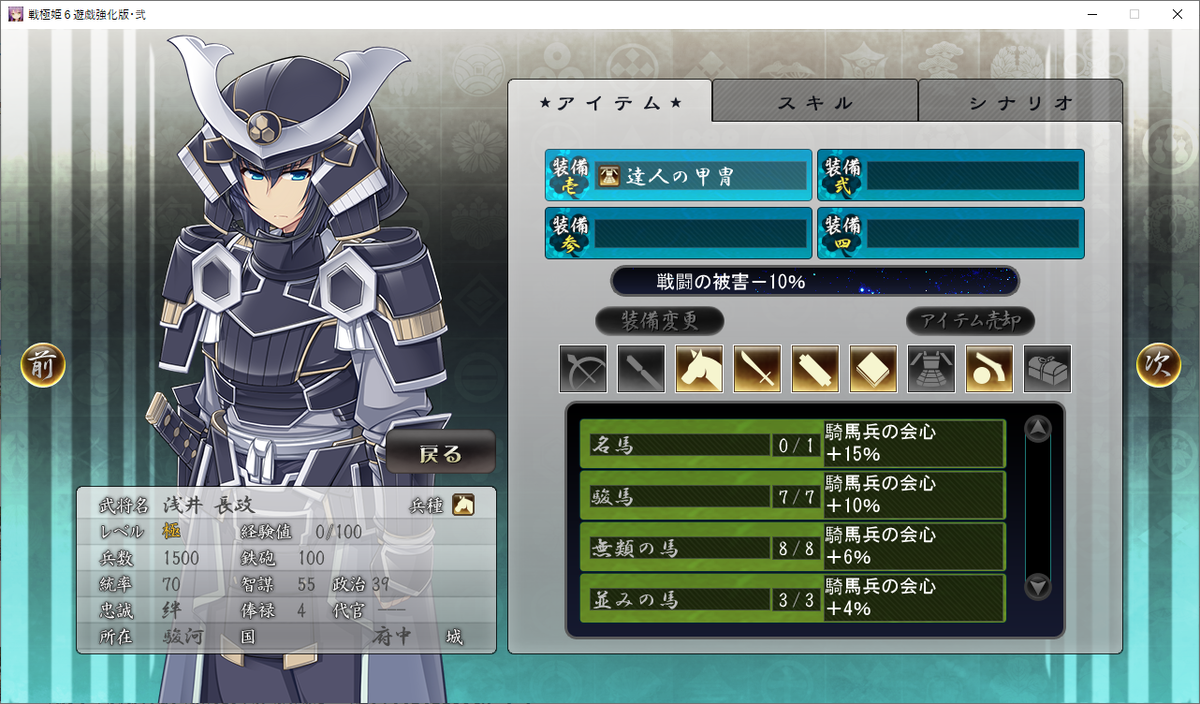Select the アイテム tab
This screenshot has height=704, width=1200.
click(x=610, y=102)
